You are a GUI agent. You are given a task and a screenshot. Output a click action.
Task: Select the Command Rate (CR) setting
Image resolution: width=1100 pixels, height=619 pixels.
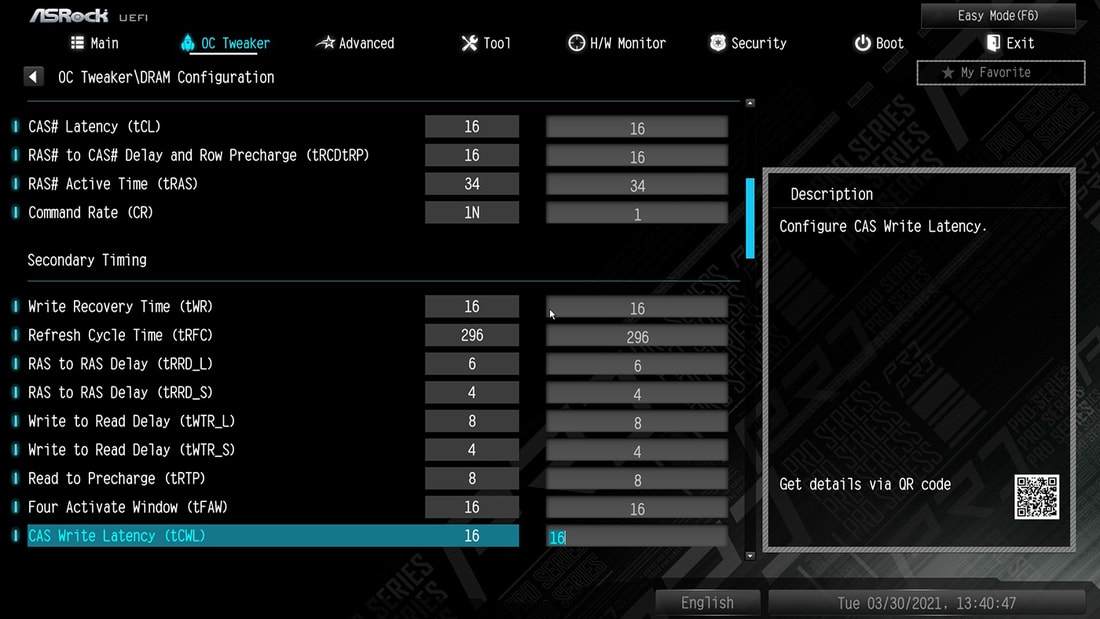(90, 213)
